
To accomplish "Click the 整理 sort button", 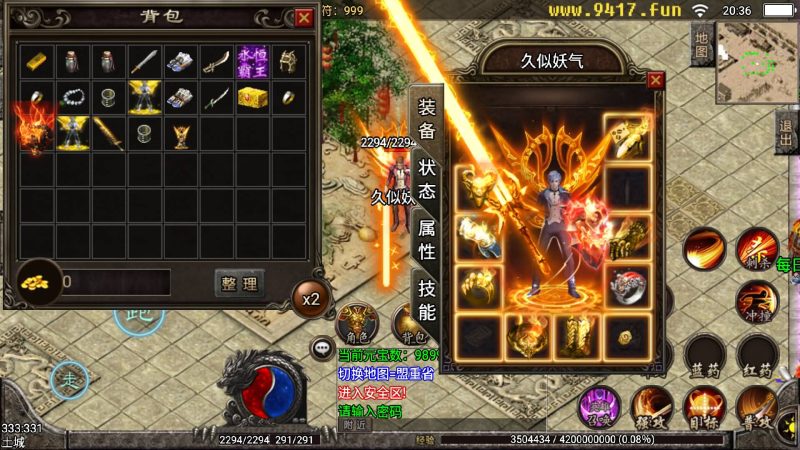I will [239, 284].
